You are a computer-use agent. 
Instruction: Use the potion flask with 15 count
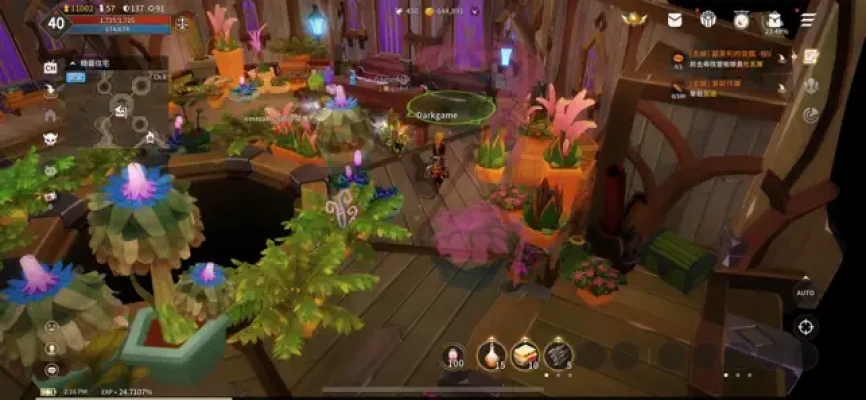pyautogui.click(x=491, y=354)
